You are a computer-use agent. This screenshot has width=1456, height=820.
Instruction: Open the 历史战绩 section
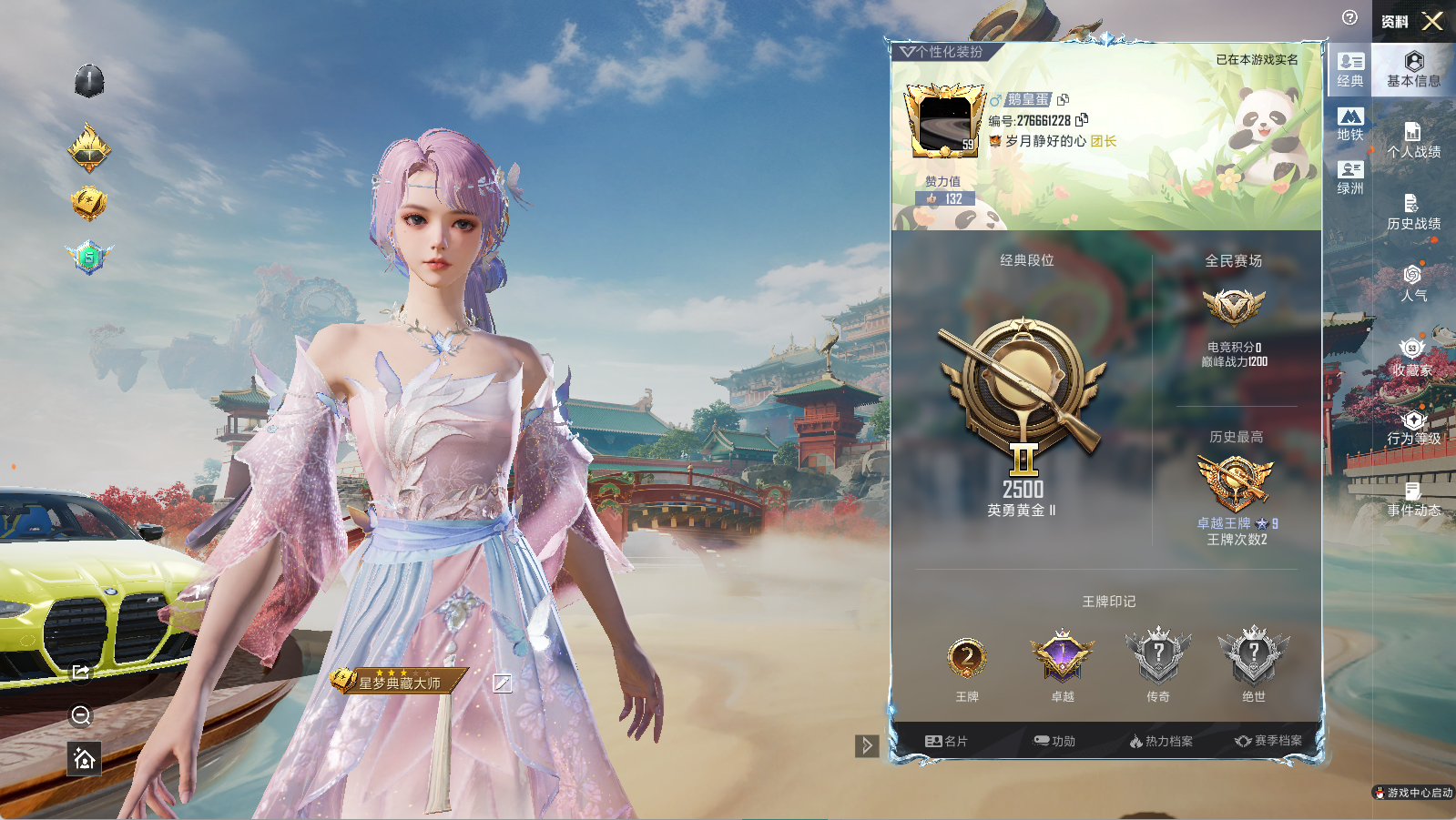click(1413, 212)
